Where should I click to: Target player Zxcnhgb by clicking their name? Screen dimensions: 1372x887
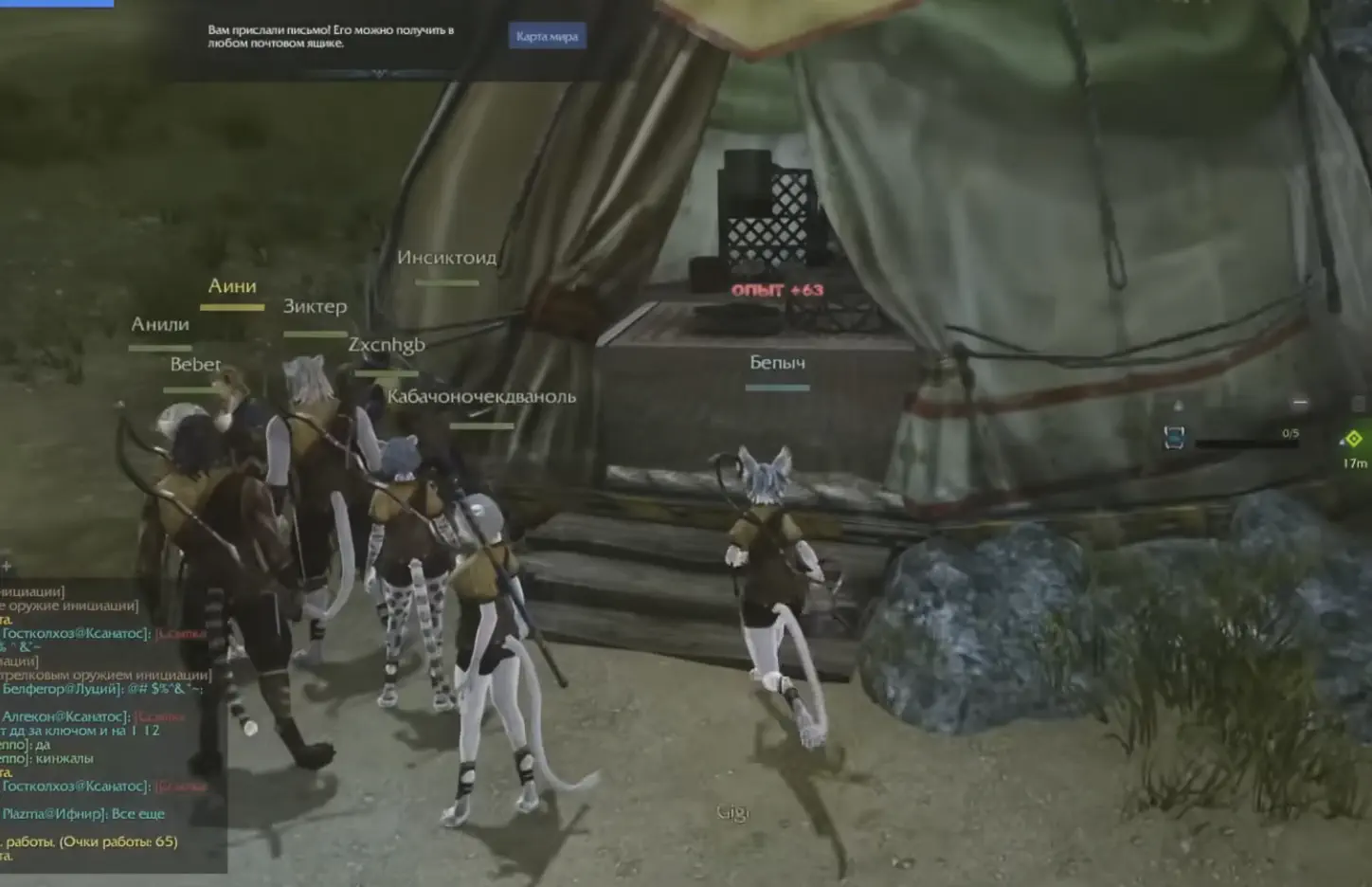tap(385, 344)
